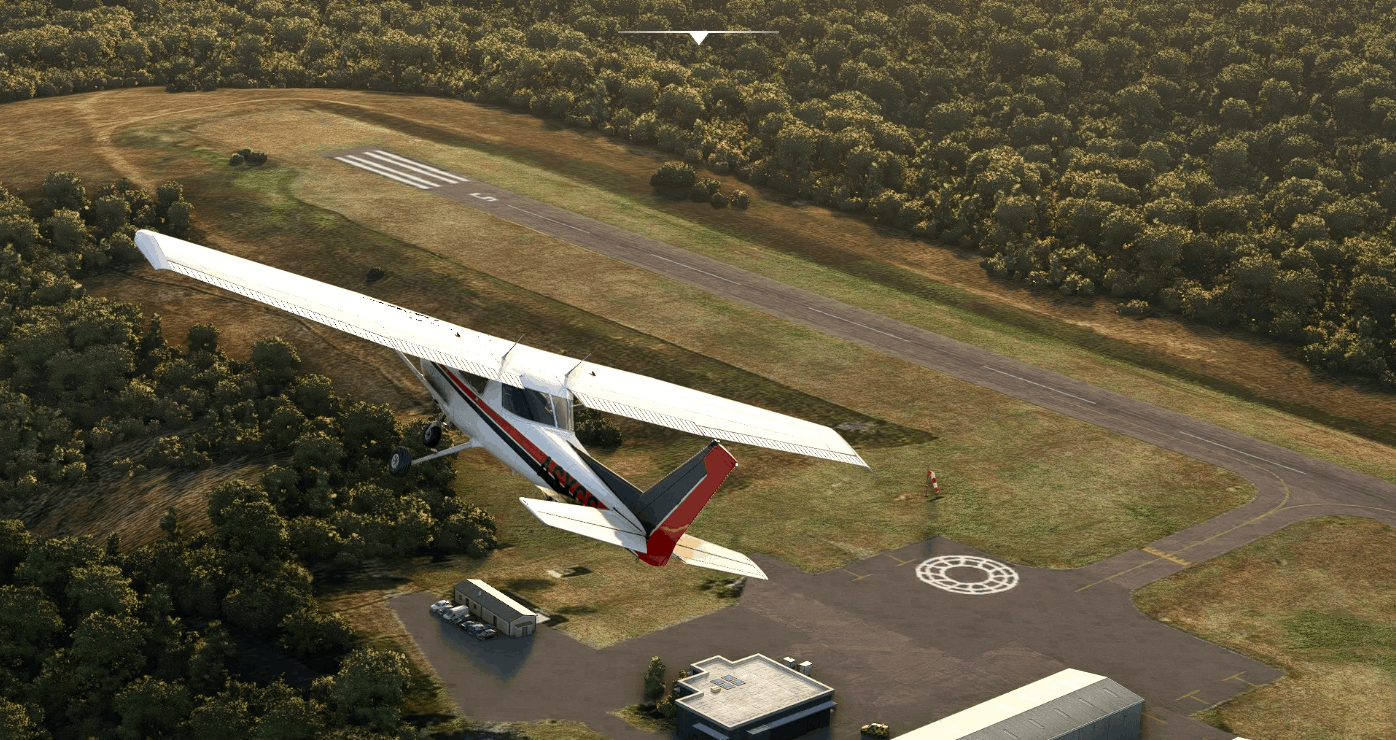Expand the toolbar using the white arrow handle

(698, 37)
